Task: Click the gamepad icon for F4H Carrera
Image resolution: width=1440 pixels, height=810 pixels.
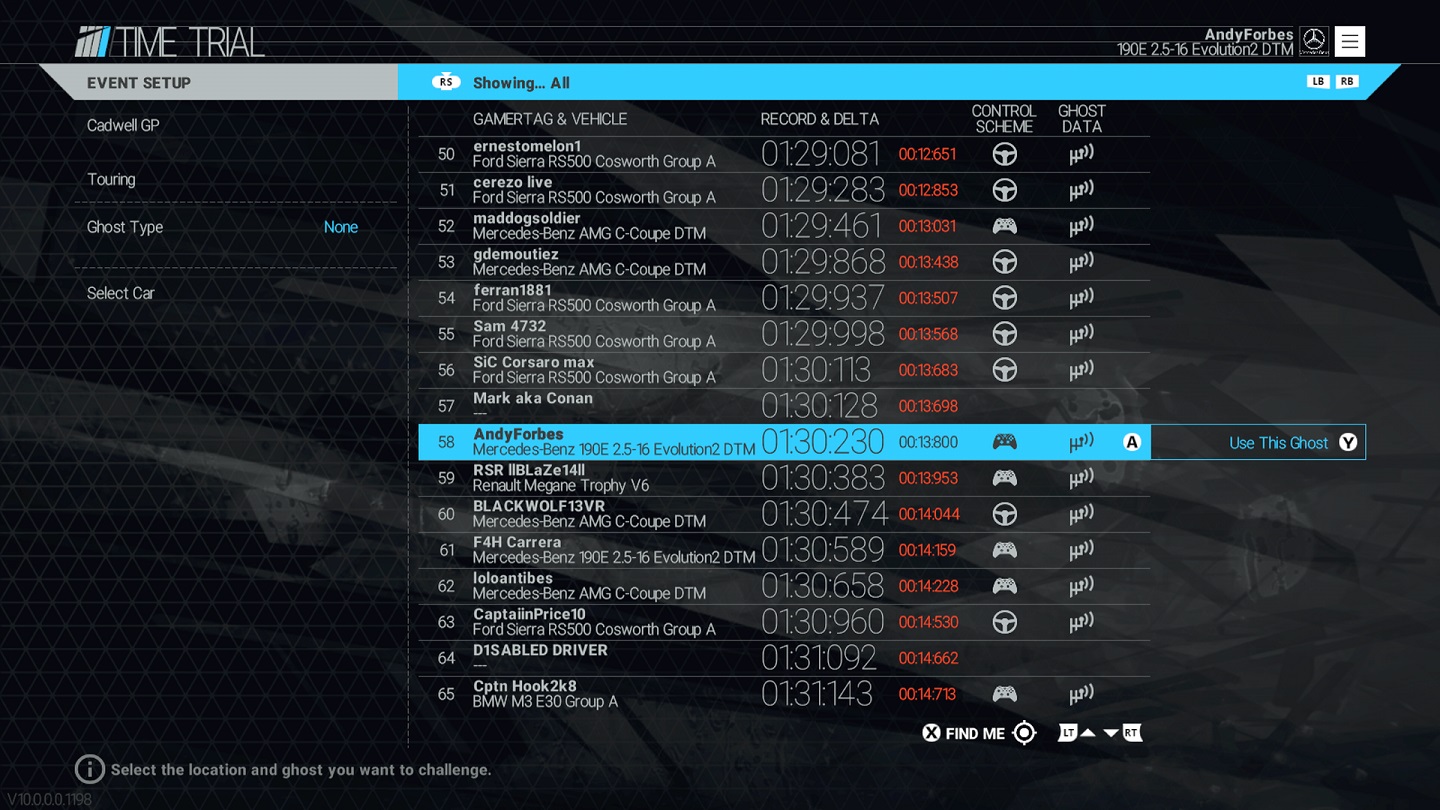Action: click(1005, 549)
